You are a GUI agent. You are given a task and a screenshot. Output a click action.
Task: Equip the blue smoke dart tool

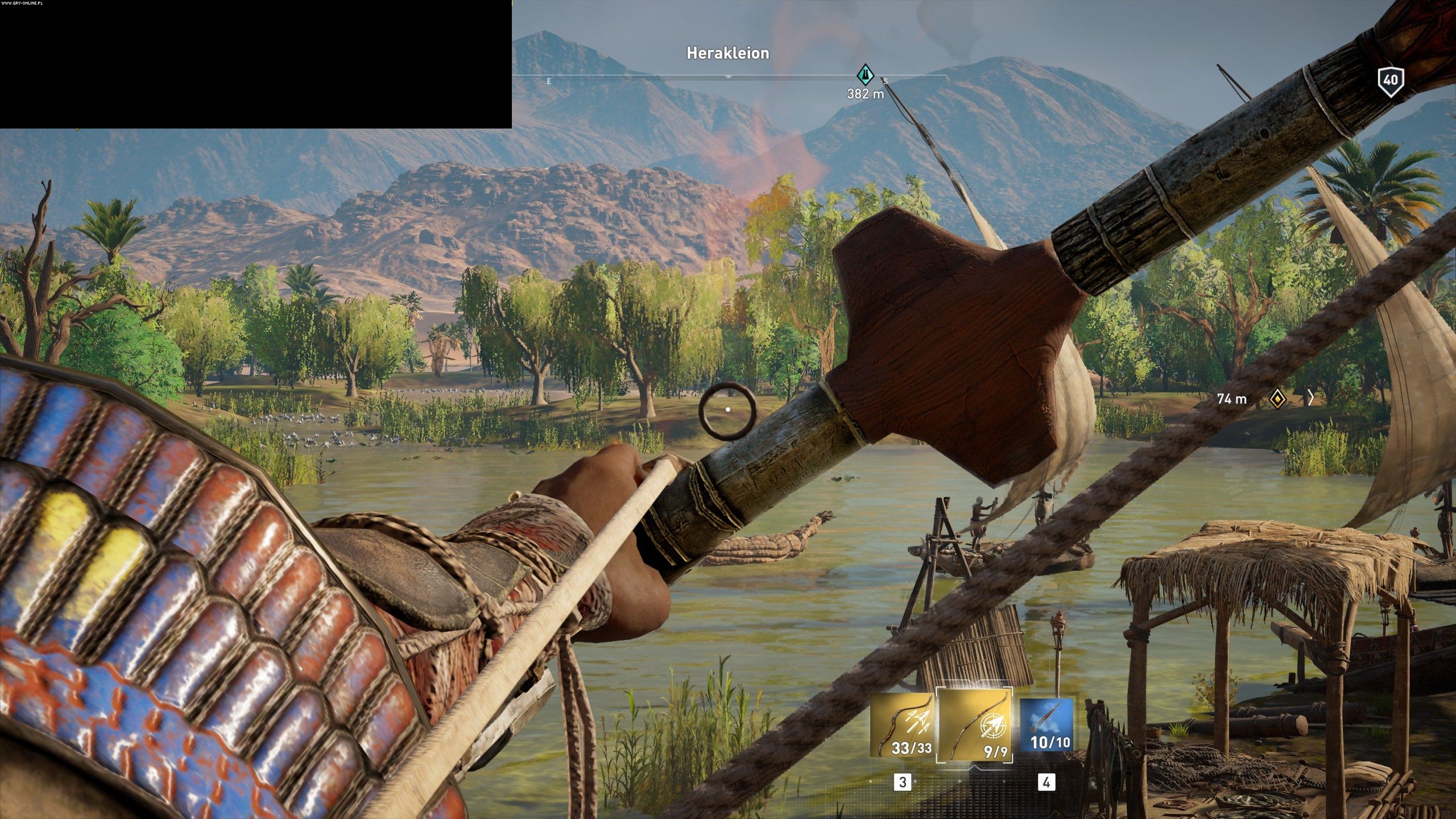1046,725
